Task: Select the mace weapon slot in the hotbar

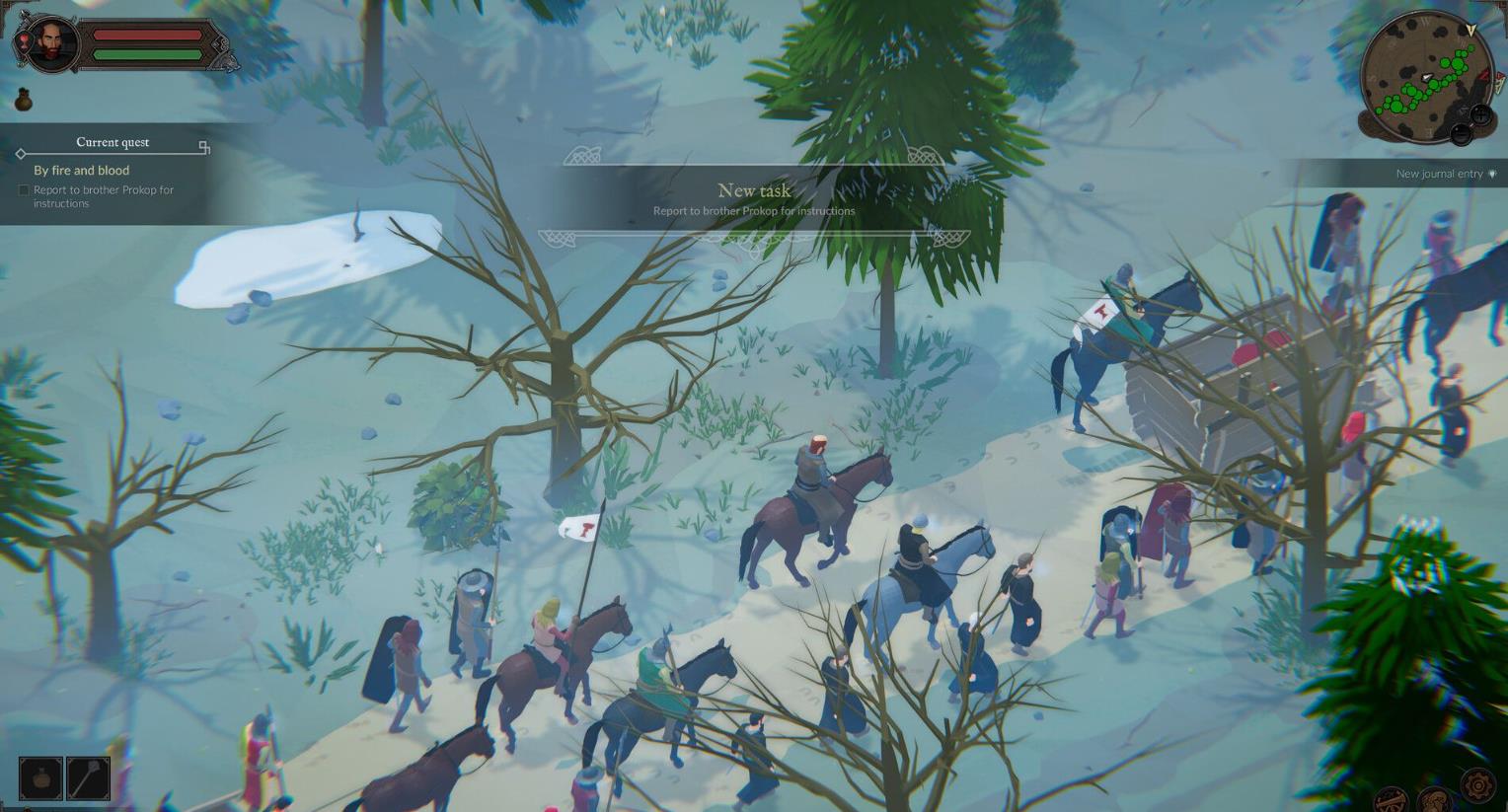Action: click(x=88, y=777)
